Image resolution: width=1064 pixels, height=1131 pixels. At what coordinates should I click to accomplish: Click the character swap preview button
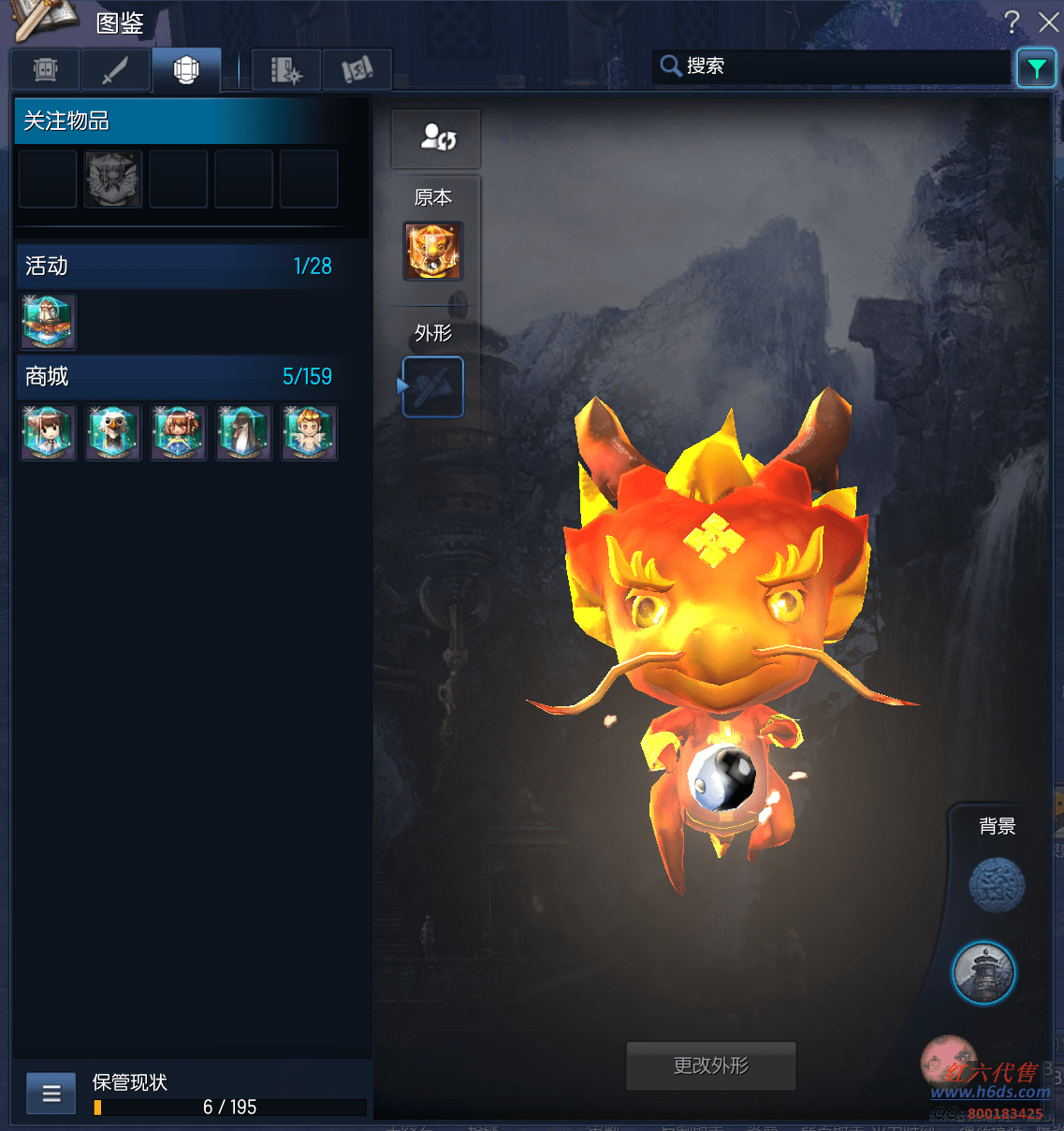click(x=436, y=138)
